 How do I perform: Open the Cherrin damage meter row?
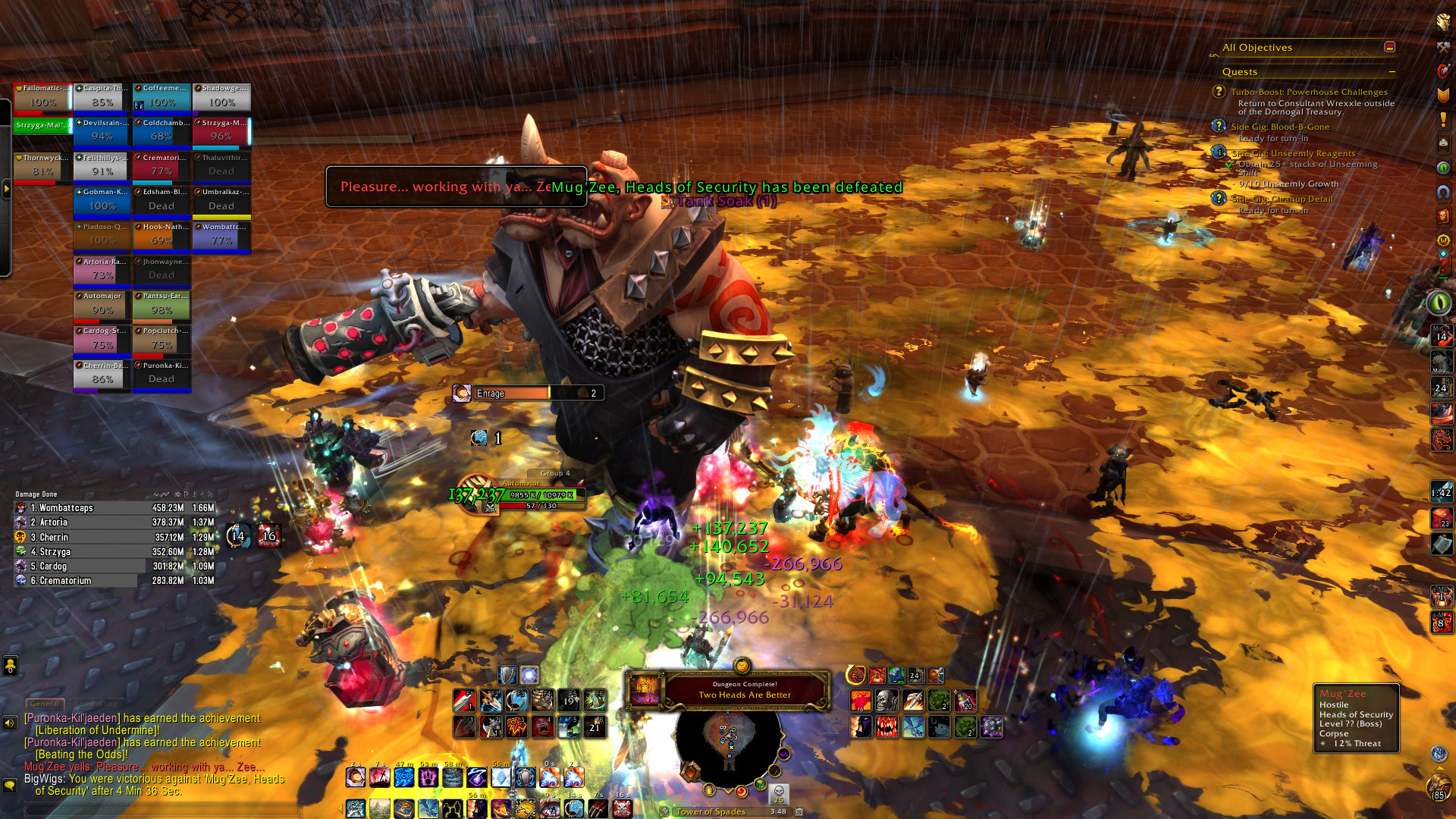tap(114, 537)
